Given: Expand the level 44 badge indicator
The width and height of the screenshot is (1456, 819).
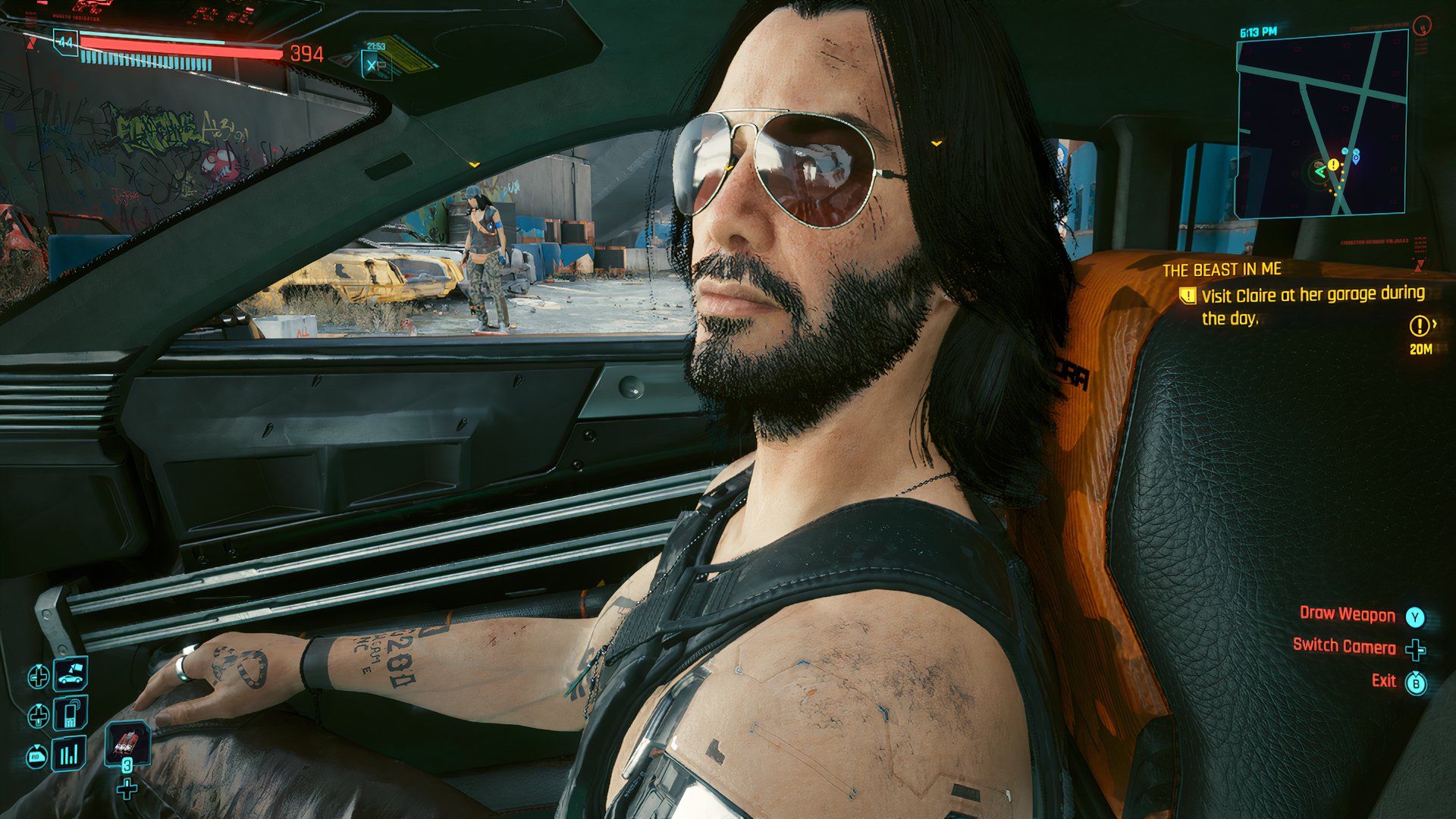Looking at the screenshot, I should (x=65, y=42).
